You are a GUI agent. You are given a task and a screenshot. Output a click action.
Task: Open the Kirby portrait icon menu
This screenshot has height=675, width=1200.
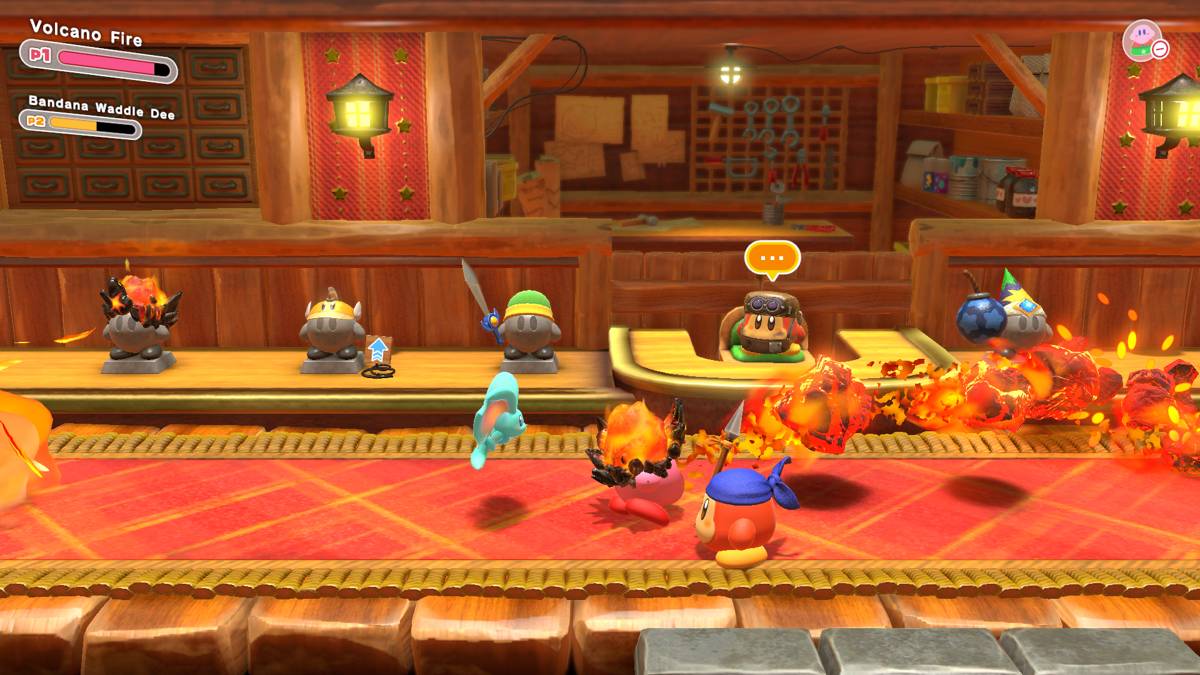1141,39
